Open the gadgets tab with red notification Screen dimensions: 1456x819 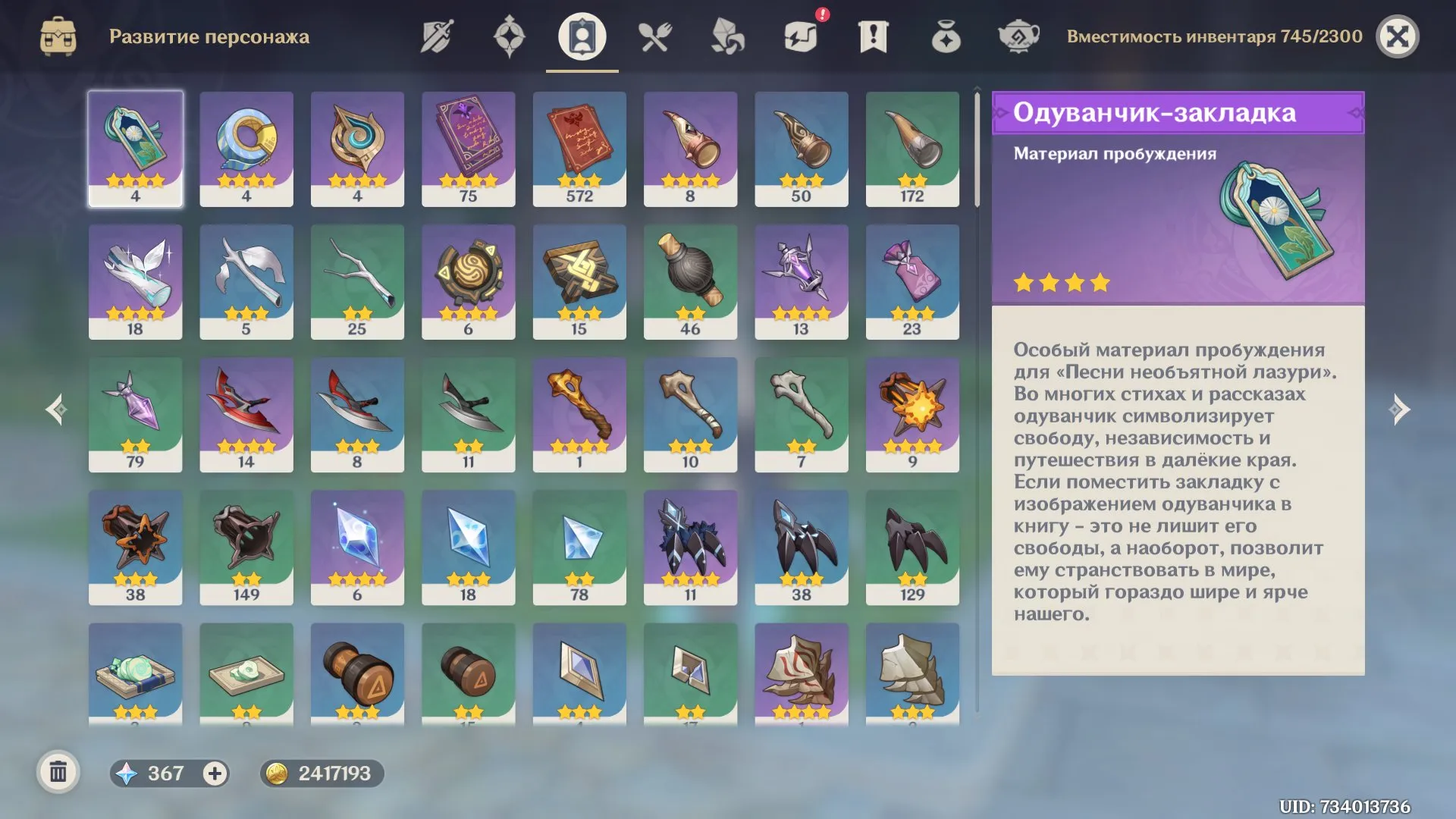coord(801,36)
